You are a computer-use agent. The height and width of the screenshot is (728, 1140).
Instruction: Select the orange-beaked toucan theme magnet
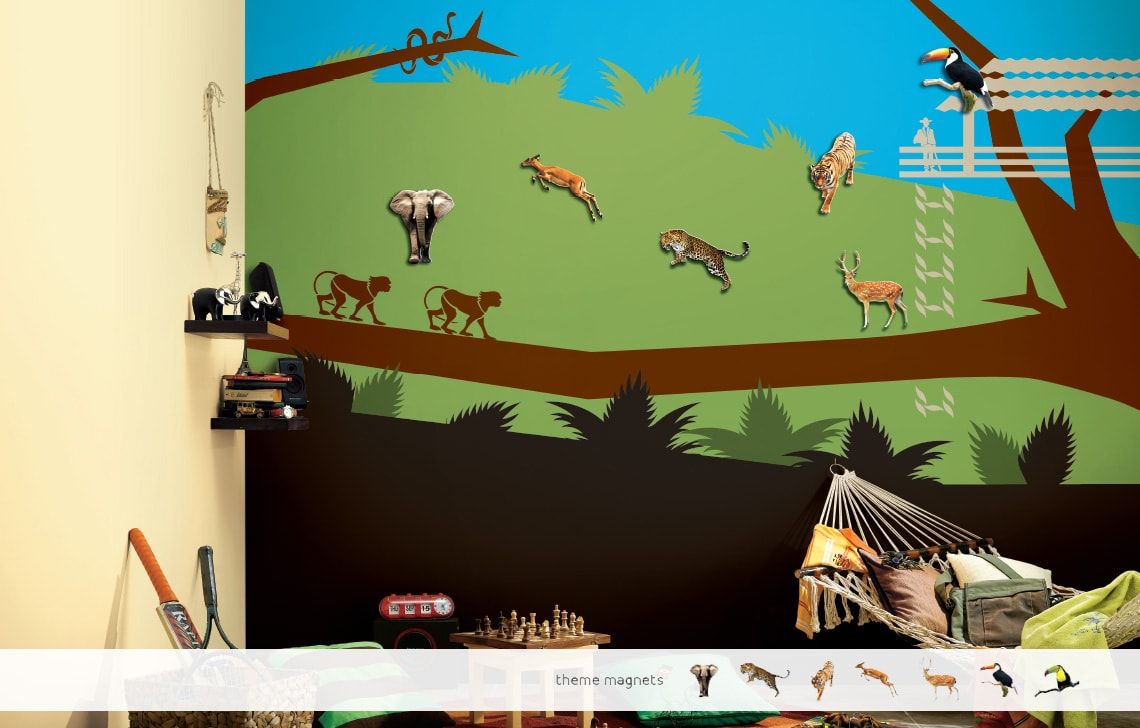[997, 679]
